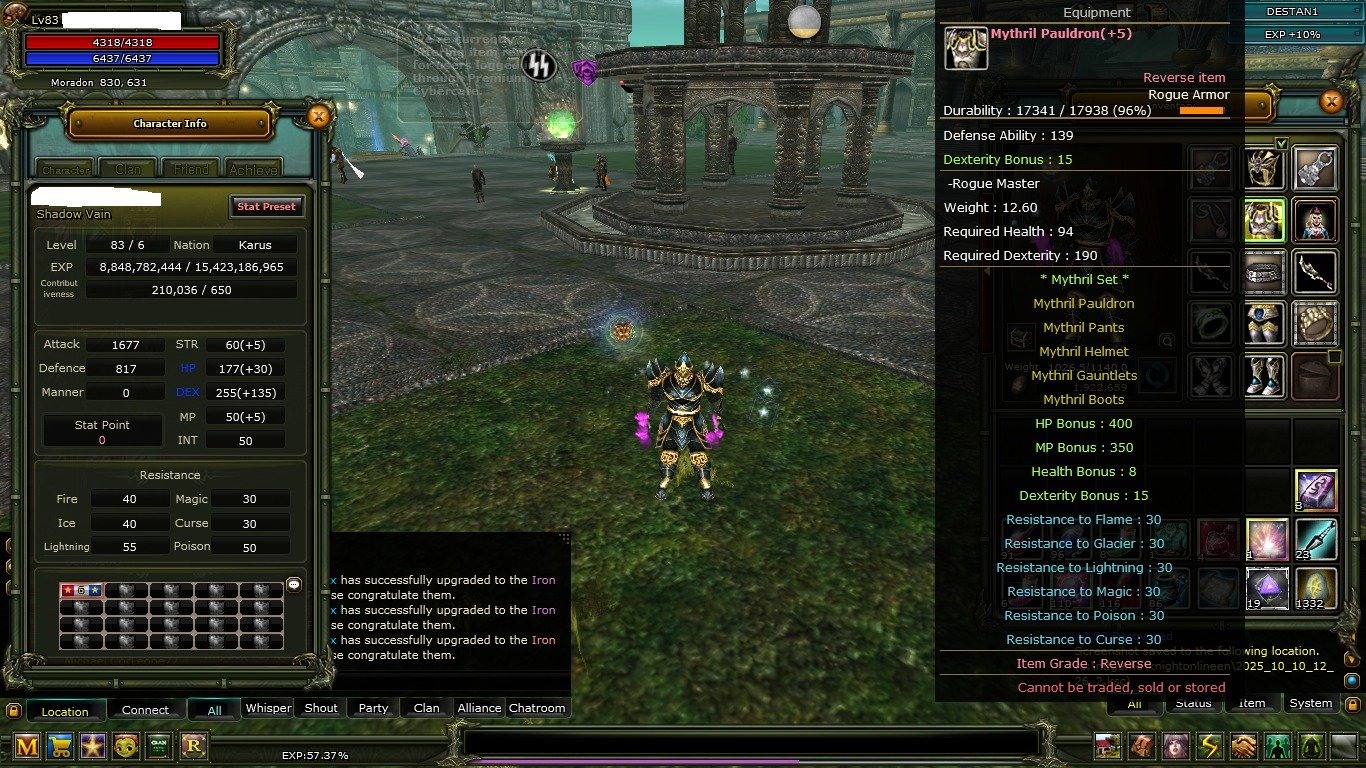Image resolution: width=1366 pixels, height=768 pixels.
Task: Show the Achieve tab
Action: click(x=252, y=169)
